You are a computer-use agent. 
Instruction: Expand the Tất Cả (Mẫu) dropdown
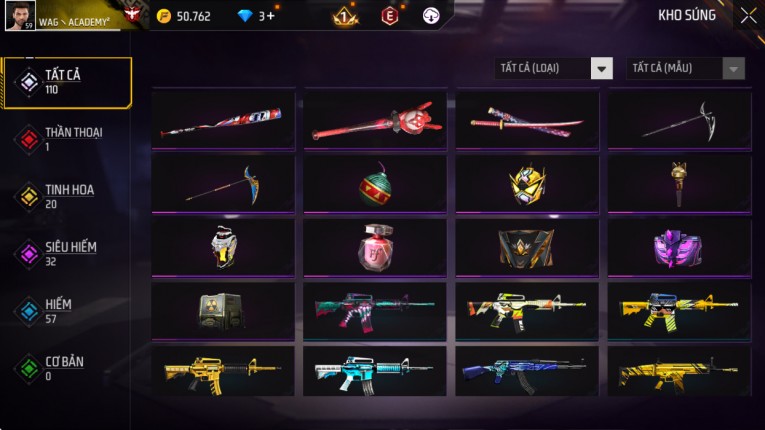point(686,68)
